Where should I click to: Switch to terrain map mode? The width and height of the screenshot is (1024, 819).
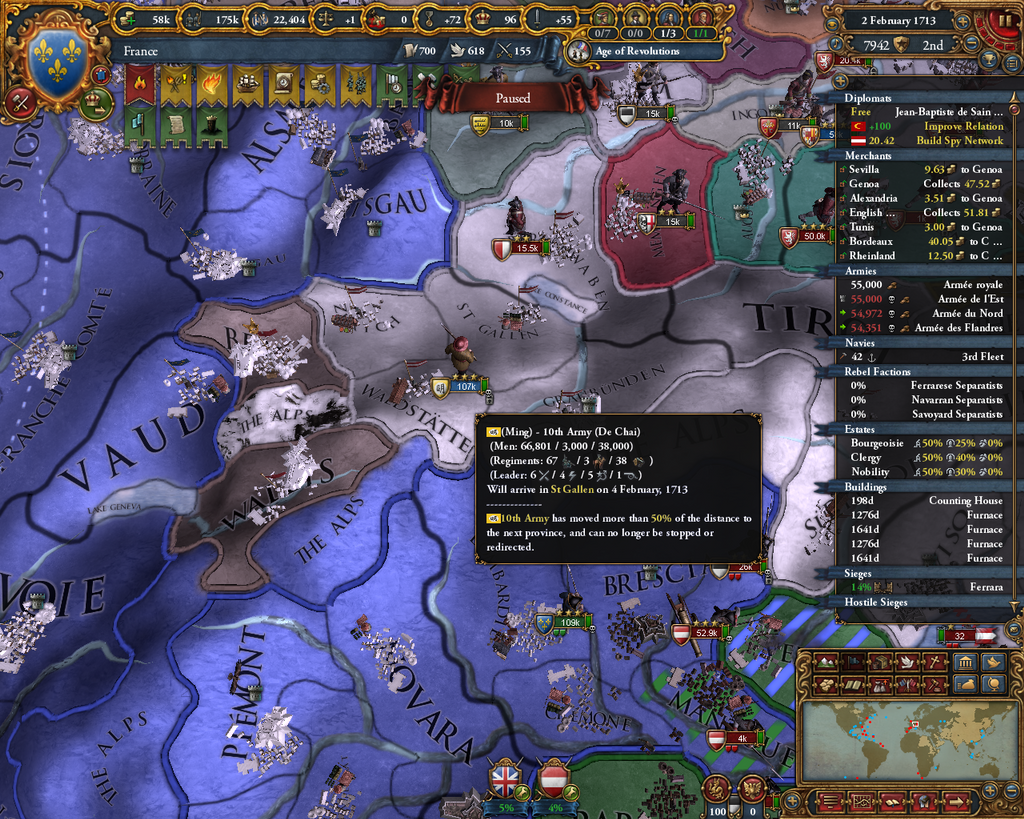[x=827, y=662]
